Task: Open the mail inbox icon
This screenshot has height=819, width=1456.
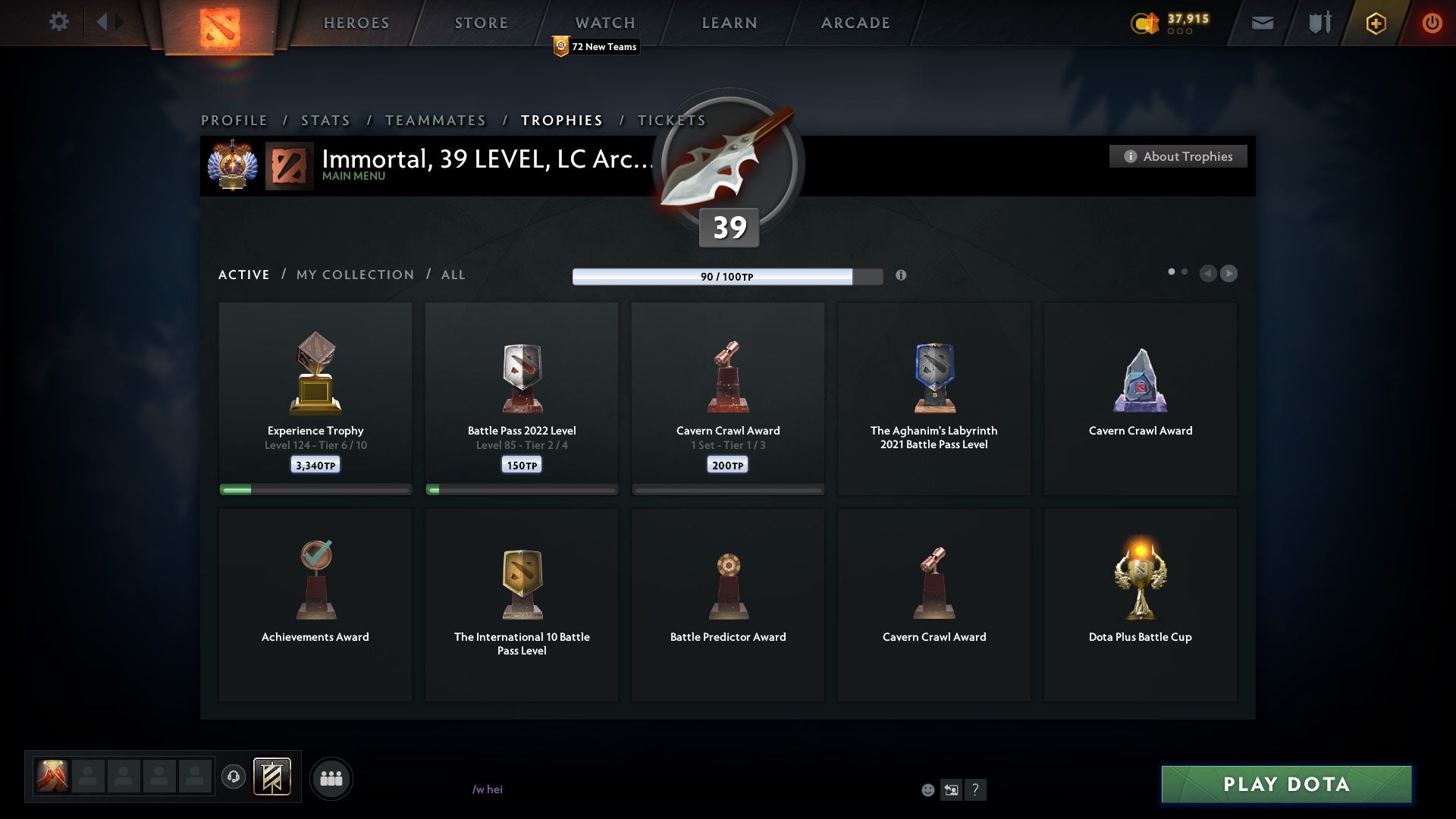Action: [x=1263, y=23]
